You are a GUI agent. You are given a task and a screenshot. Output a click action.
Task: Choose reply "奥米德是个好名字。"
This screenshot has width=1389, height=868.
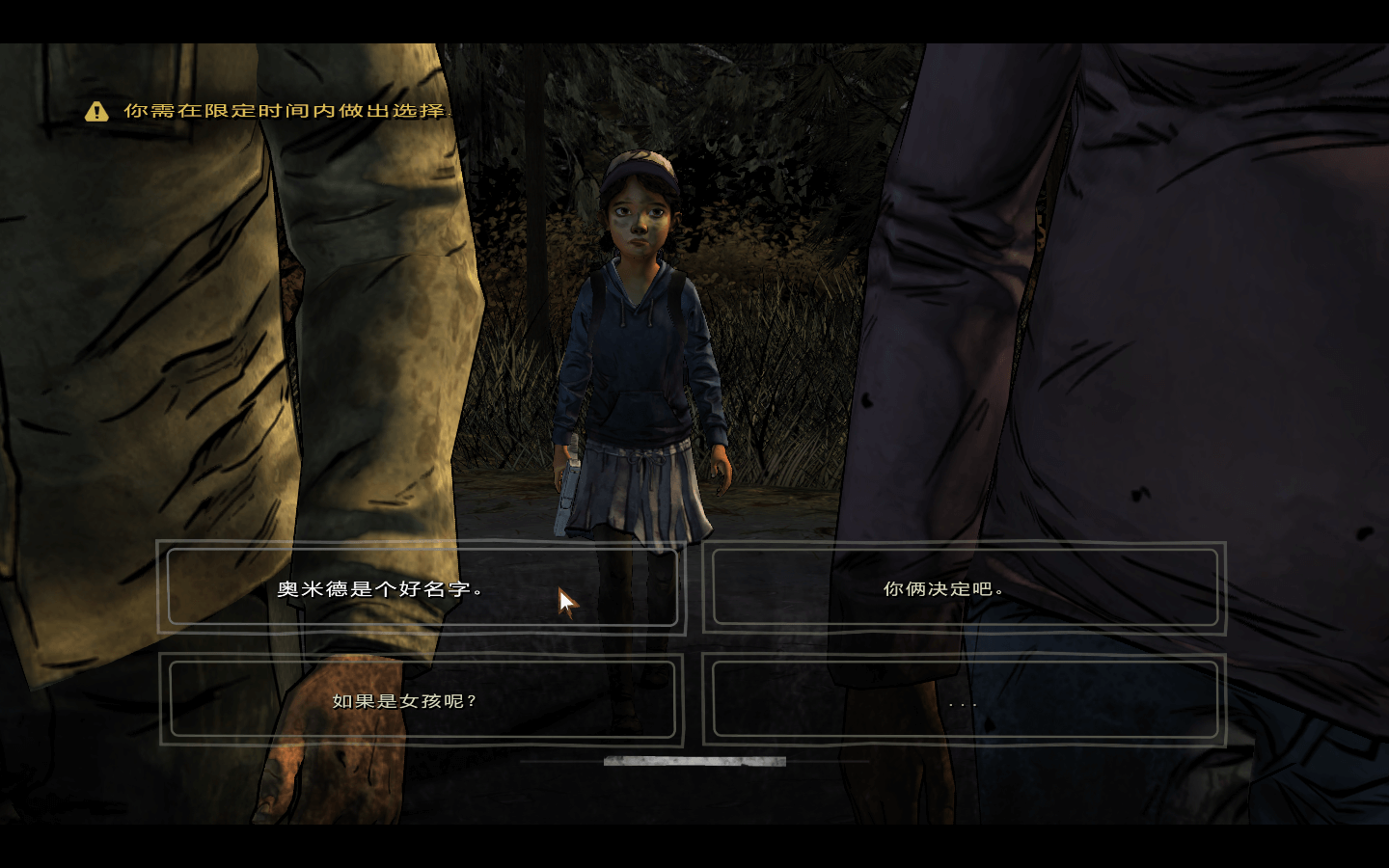pos(422,587)
